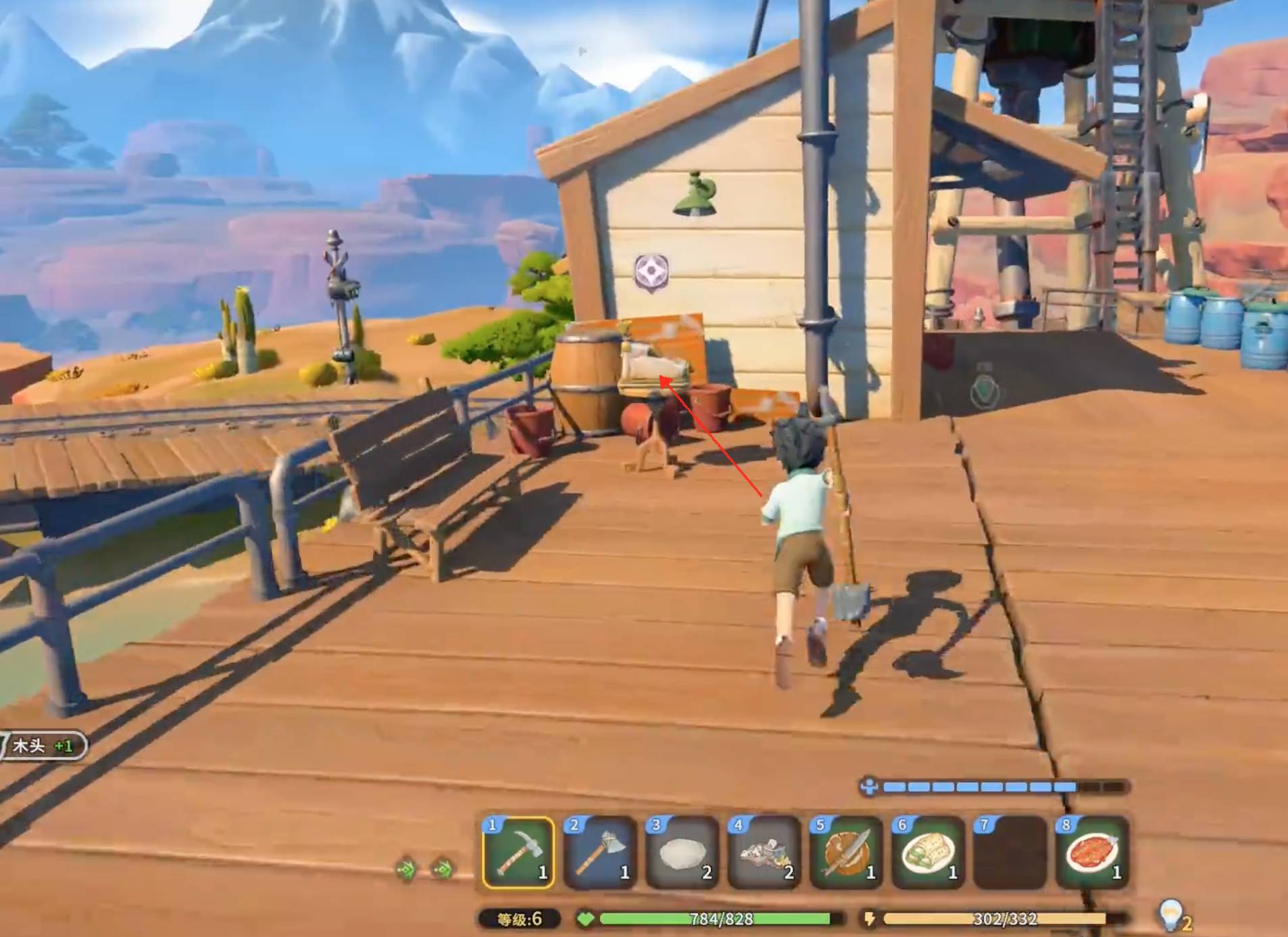Equip the stone axe in slot 2
The width and height of the screenshot is (1288, 937).
click(601, 852)
